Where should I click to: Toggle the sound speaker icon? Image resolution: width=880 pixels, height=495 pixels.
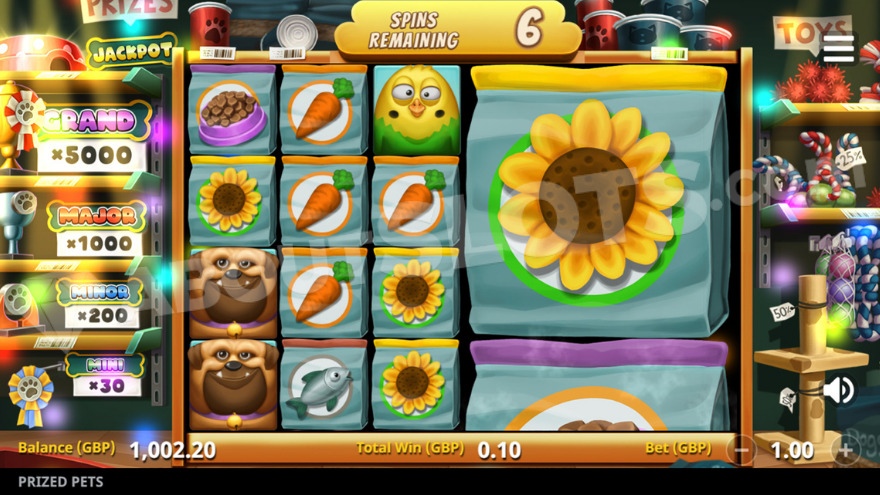pos(838,390)
